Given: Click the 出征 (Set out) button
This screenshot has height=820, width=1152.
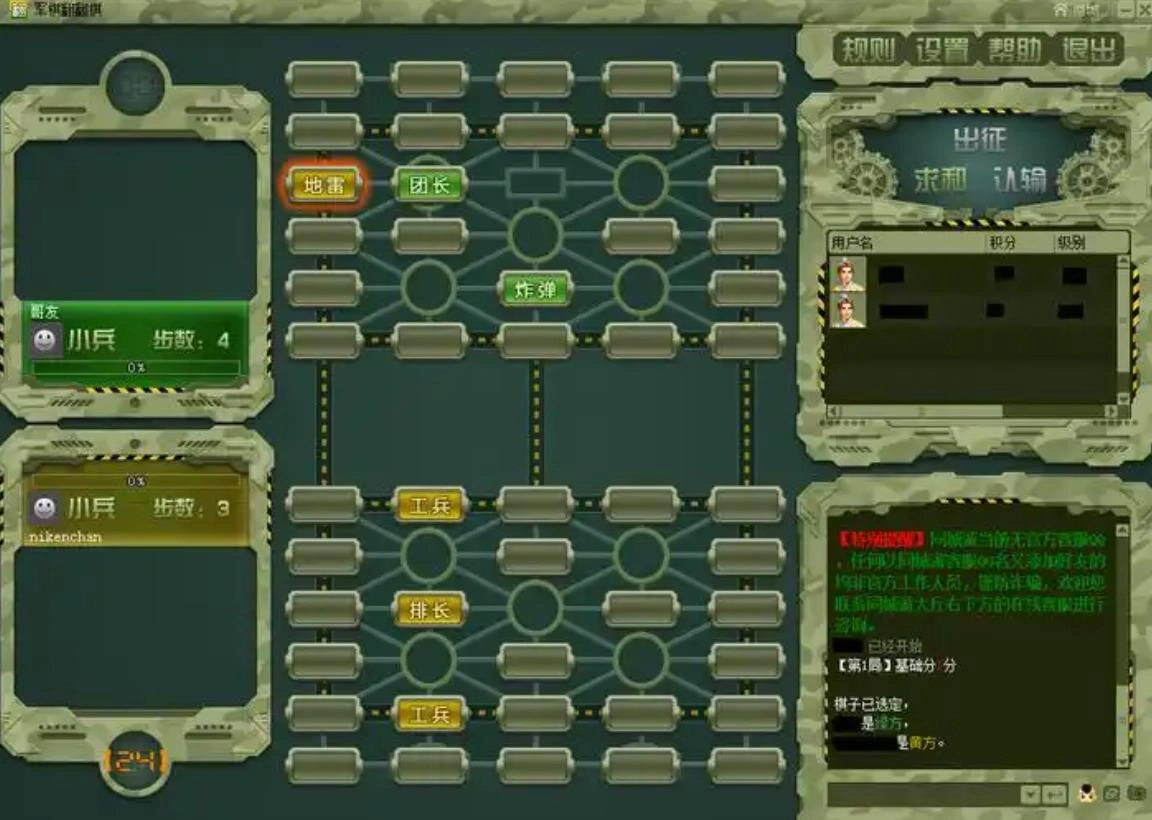Looking at the screenshot, I should point(979,138).
